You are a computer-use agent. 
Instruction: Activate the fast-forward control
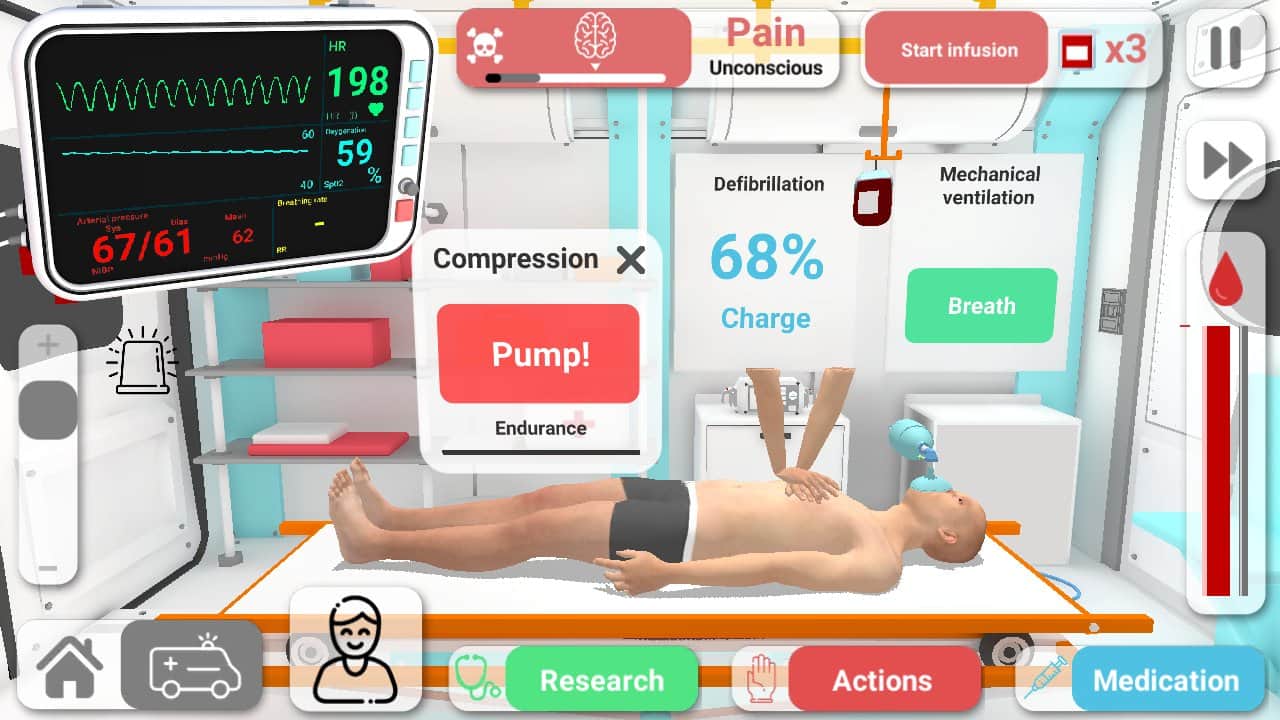tap(1226, 160)
